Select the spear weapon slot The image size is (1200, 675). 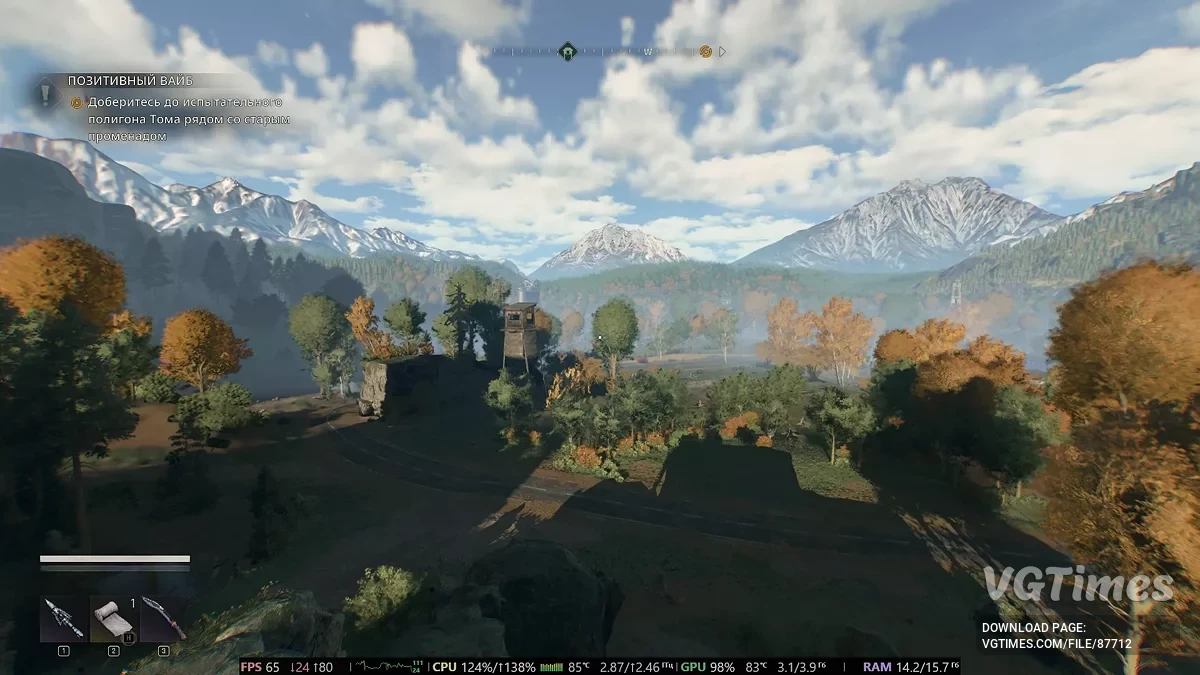click(x=62, y=619)
